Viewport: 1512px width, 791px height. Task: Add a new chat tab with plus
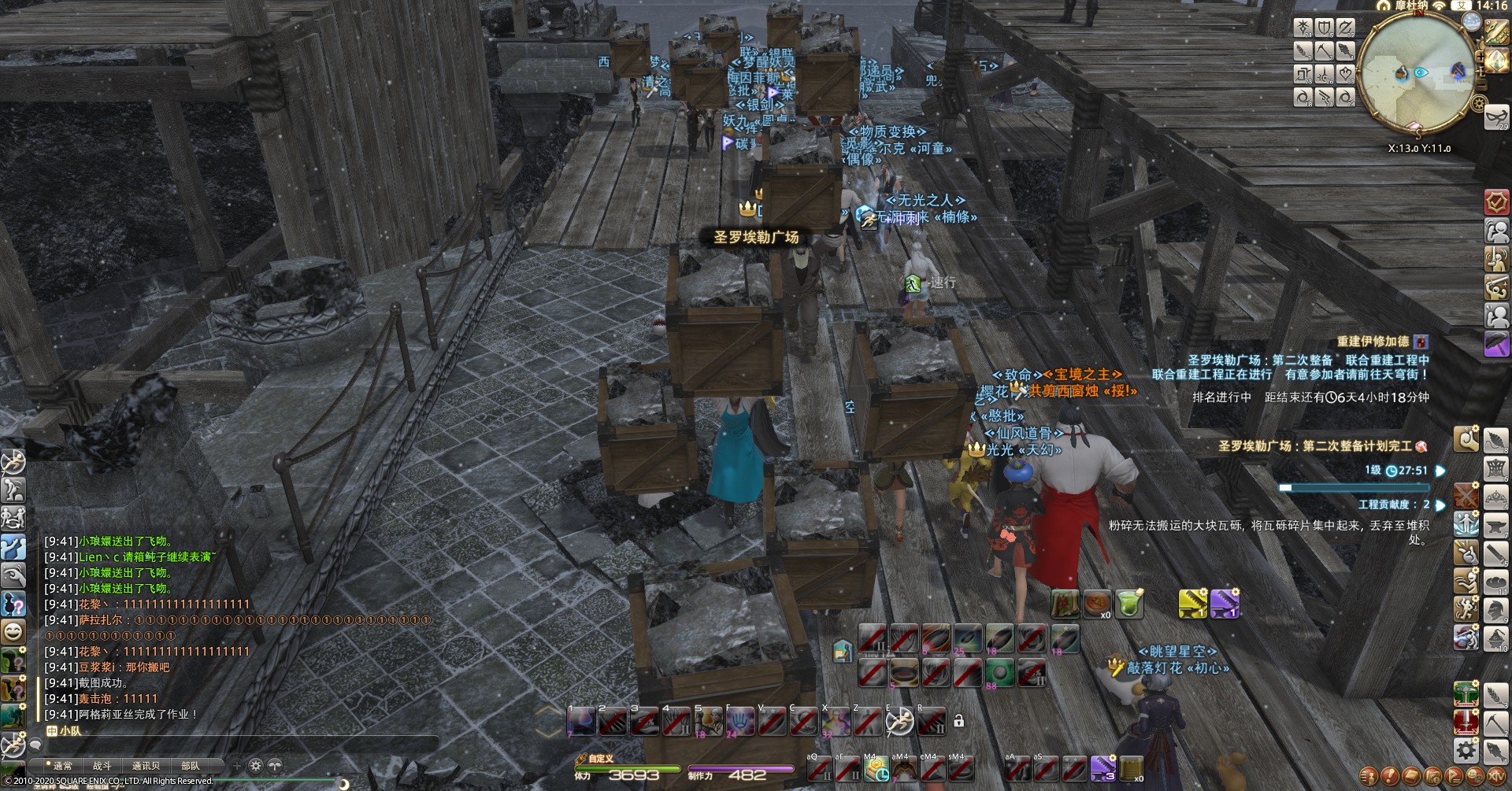pyautogui.click(x=237, y=765)
